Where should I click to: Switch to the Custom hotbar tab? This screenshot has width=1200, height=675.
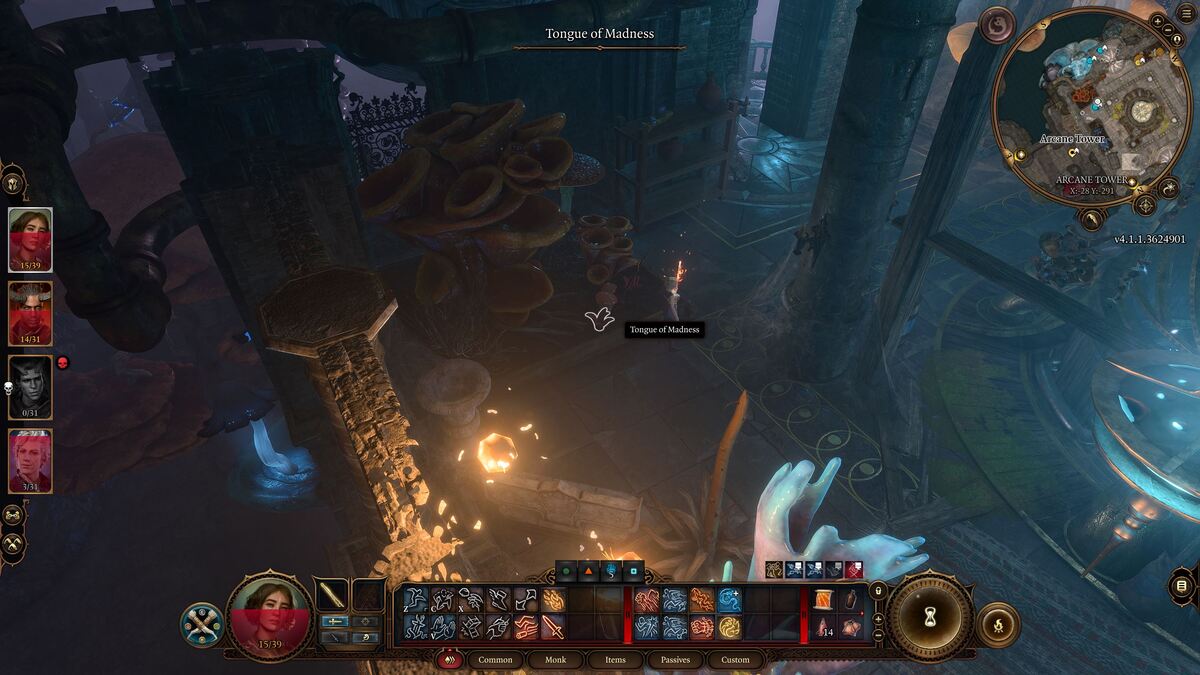pyautogui.click(x=735, y=660)
